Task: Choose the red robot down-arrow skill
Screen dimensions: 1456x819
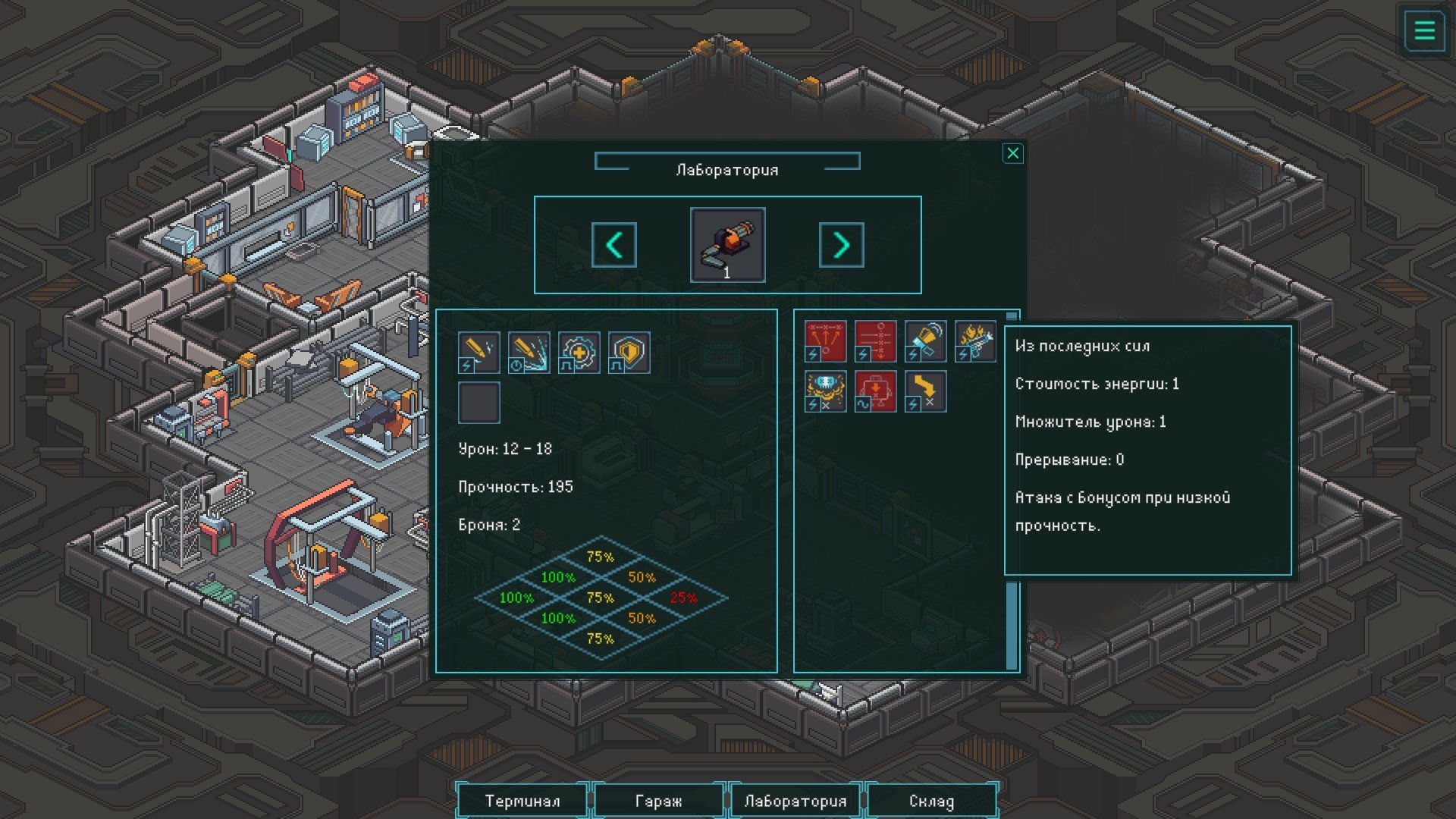Action: coord(875,391)
